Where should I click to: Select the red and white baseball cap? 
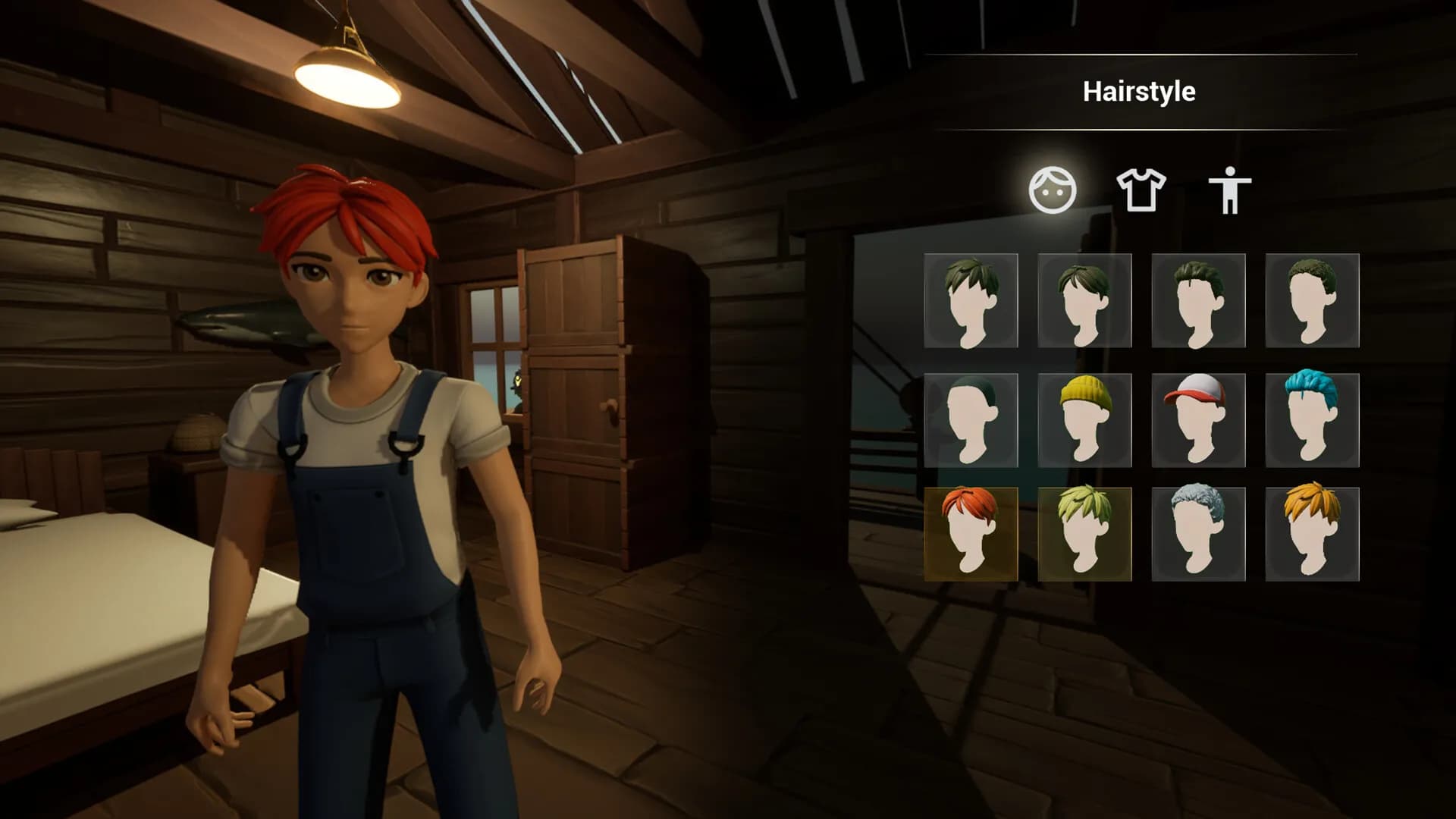(x=1198, y=420)
